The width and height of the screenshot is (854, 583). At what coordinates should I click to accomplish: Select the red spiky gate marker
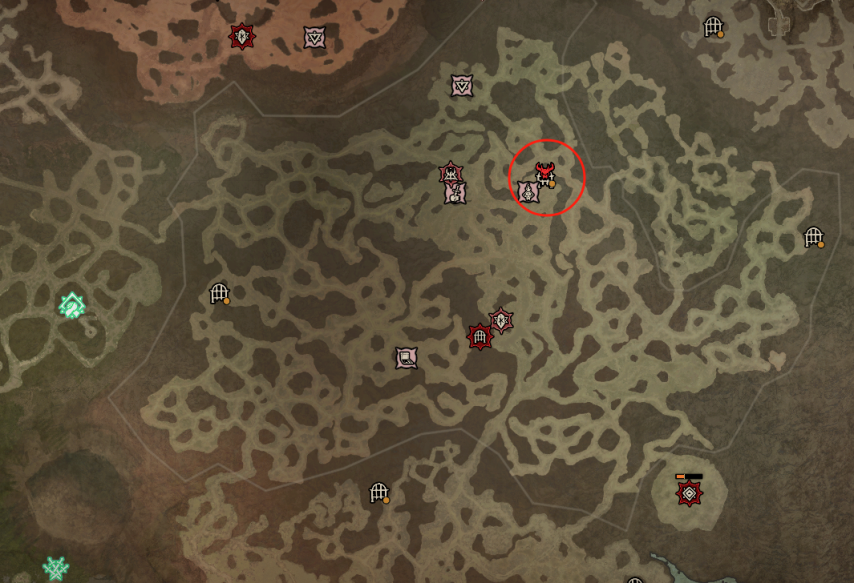tap(481, 337)
